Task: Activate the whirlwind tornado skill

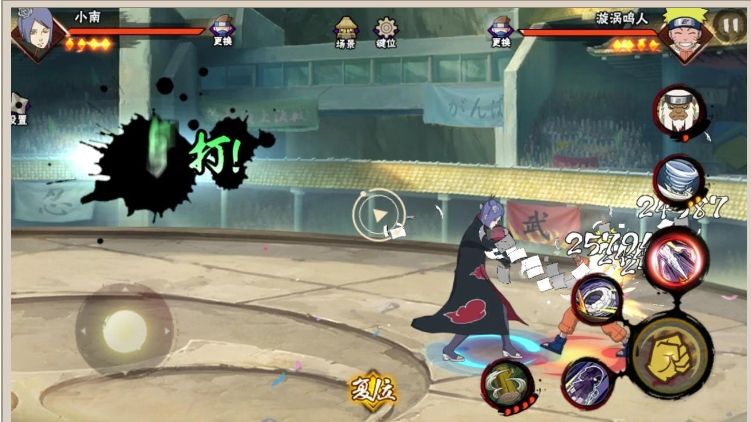Action: coord(678,180)
